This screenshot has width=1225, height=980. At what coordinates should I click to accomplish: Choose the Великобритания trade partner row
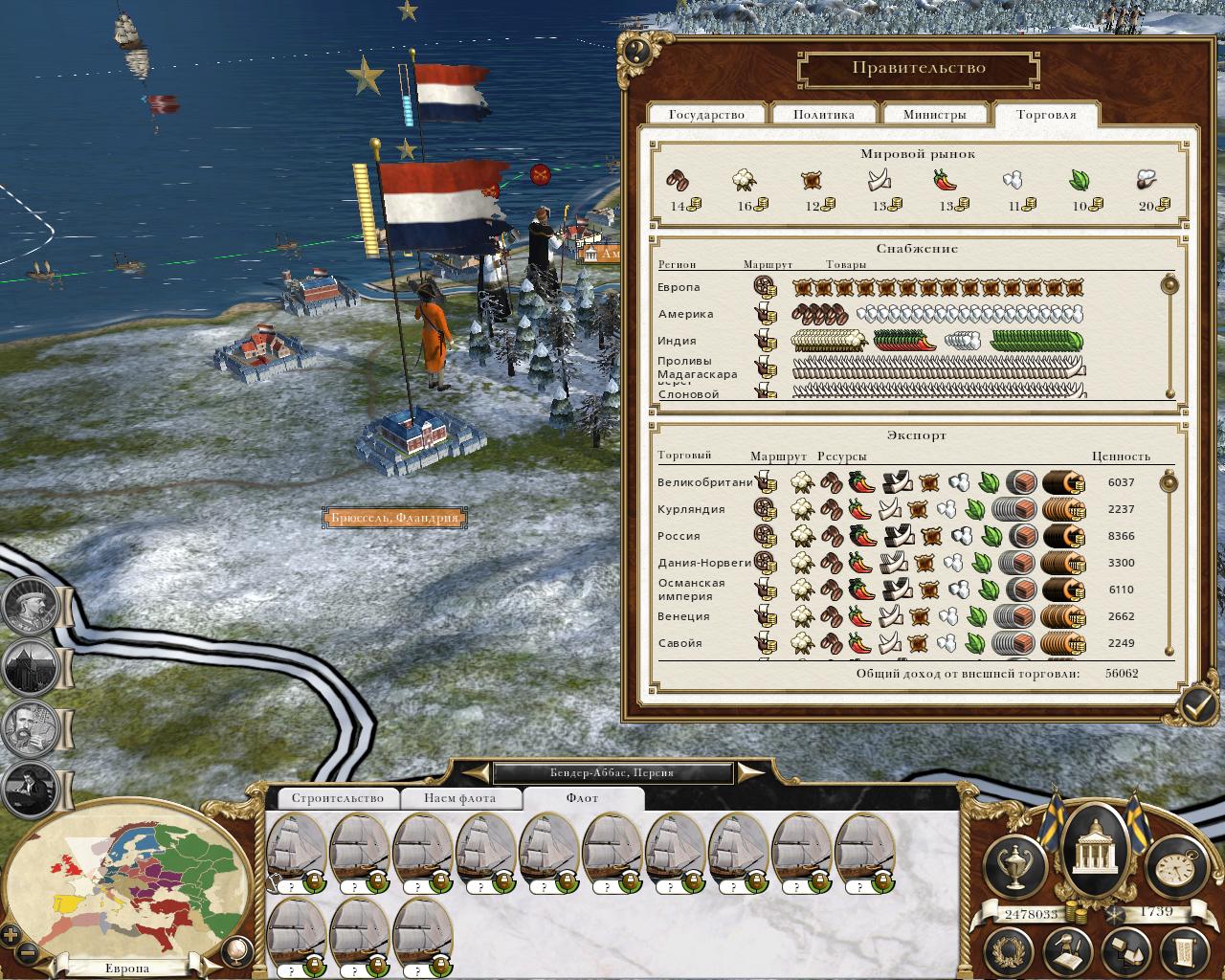pyautogui.click(x=704, y=482)
